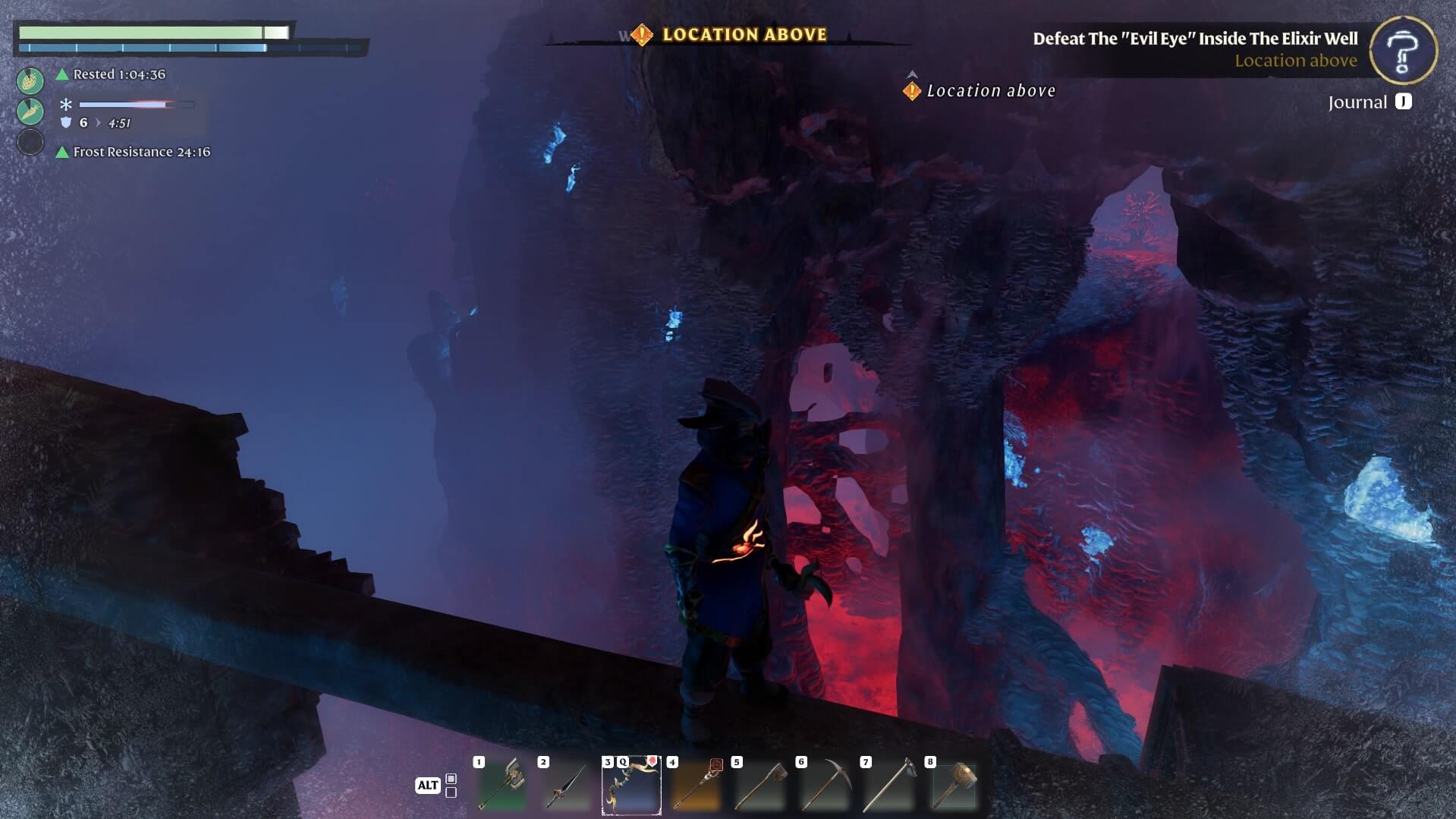This screenshot has height=819, width=1456.
Task: Choose the staff in hotbar slot 4
Action: pos(696,786)
